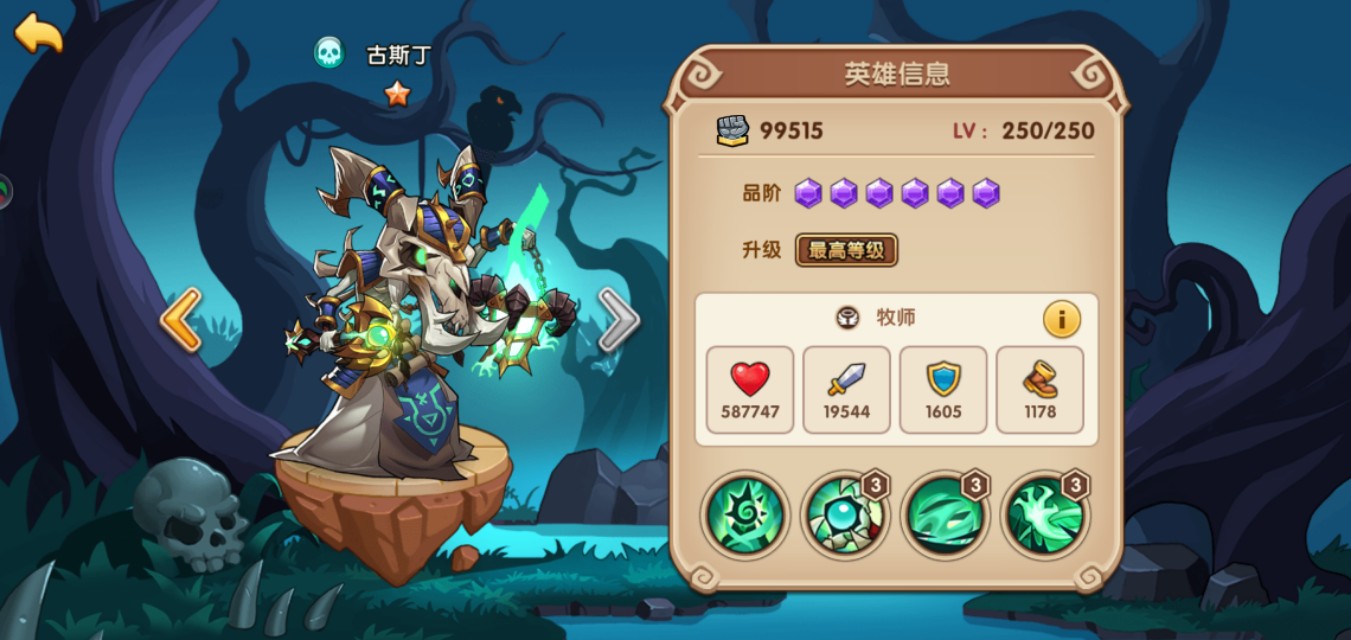The height and width of the screenshot is (640, 1351).
Task: Switch to the previous hero with the orange arrow
Action: coord(181,320)
